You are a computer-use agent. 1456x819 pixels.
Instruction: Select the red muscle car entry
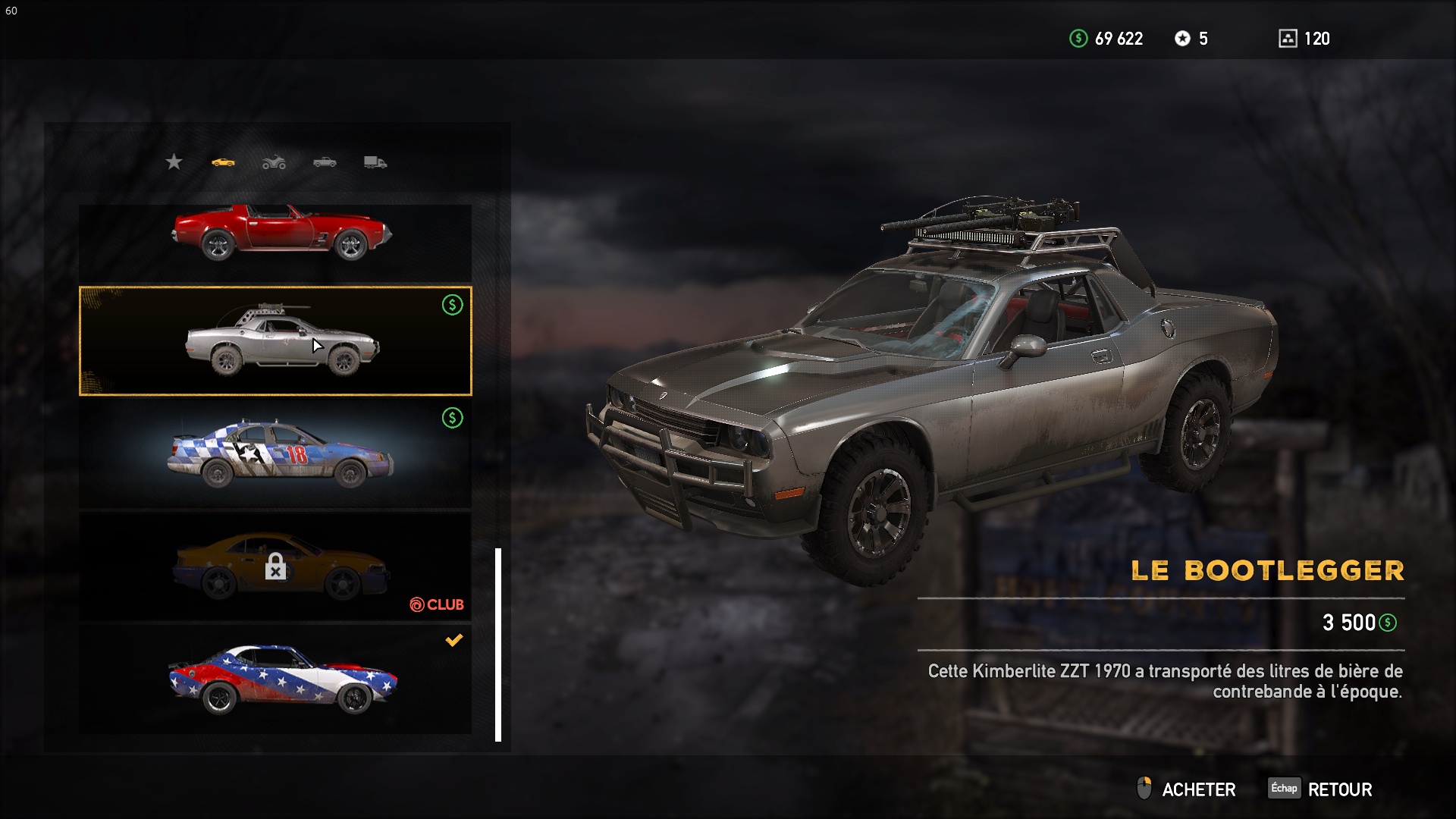coord(275,241)
